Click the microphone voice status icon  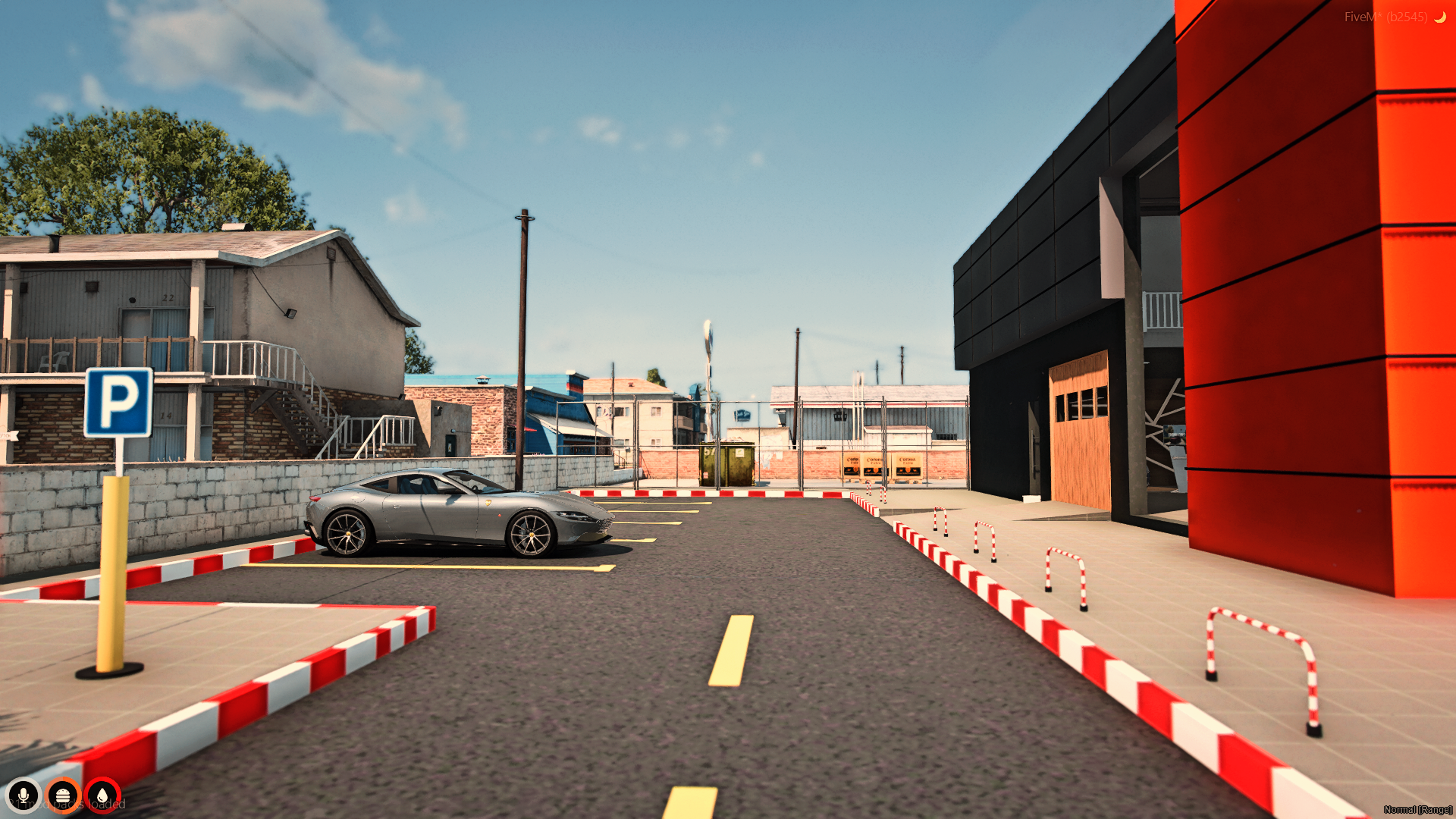24,795
